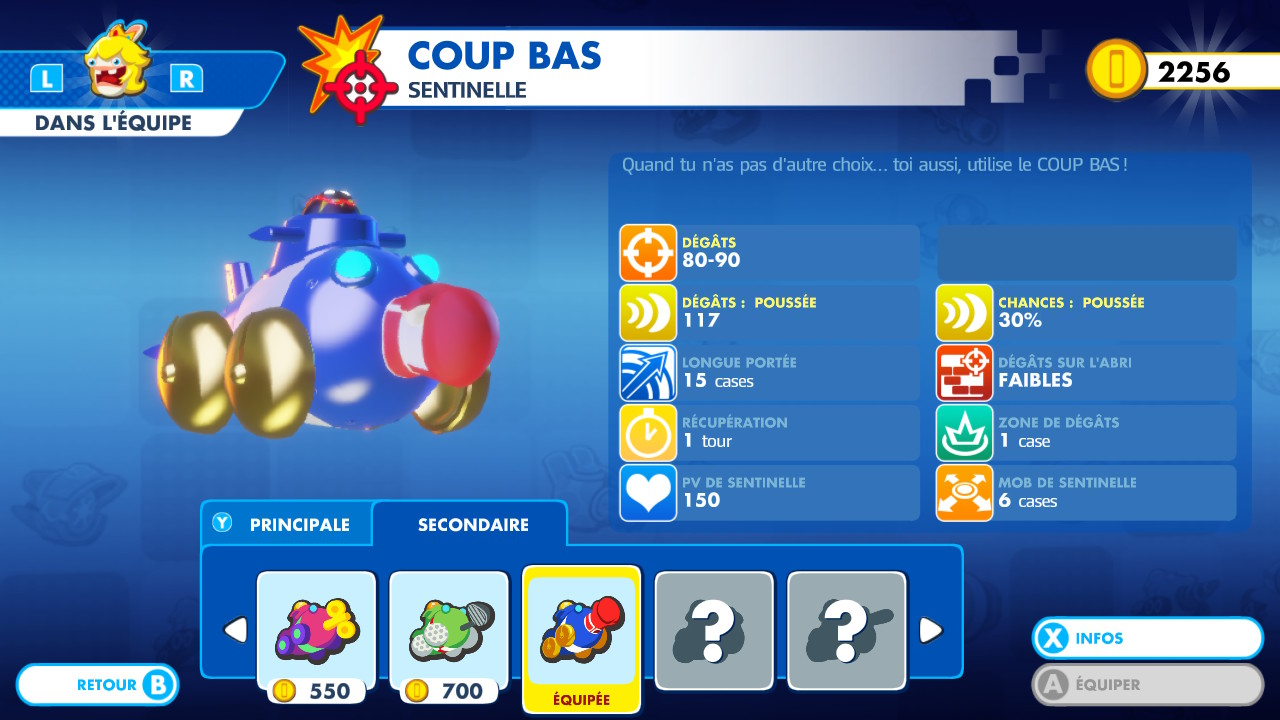Image resolution: width=1280 pixels, height=720 pixels.
Task: Show the previous weapons with left arrow
Action: point(234,630)
